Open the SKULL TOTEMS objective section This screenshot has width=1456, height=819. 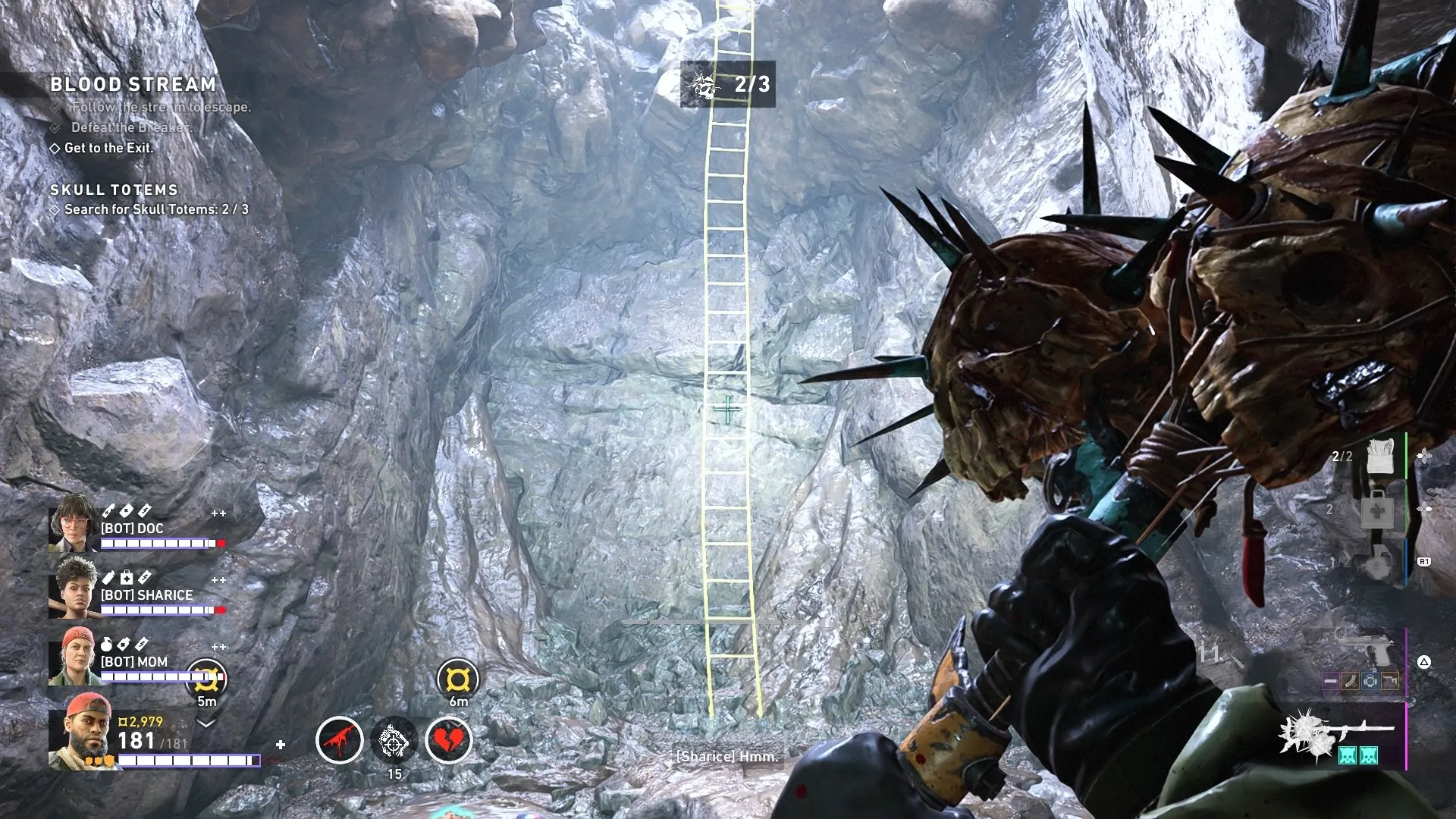pyautogui.click(x=115, y=190)
